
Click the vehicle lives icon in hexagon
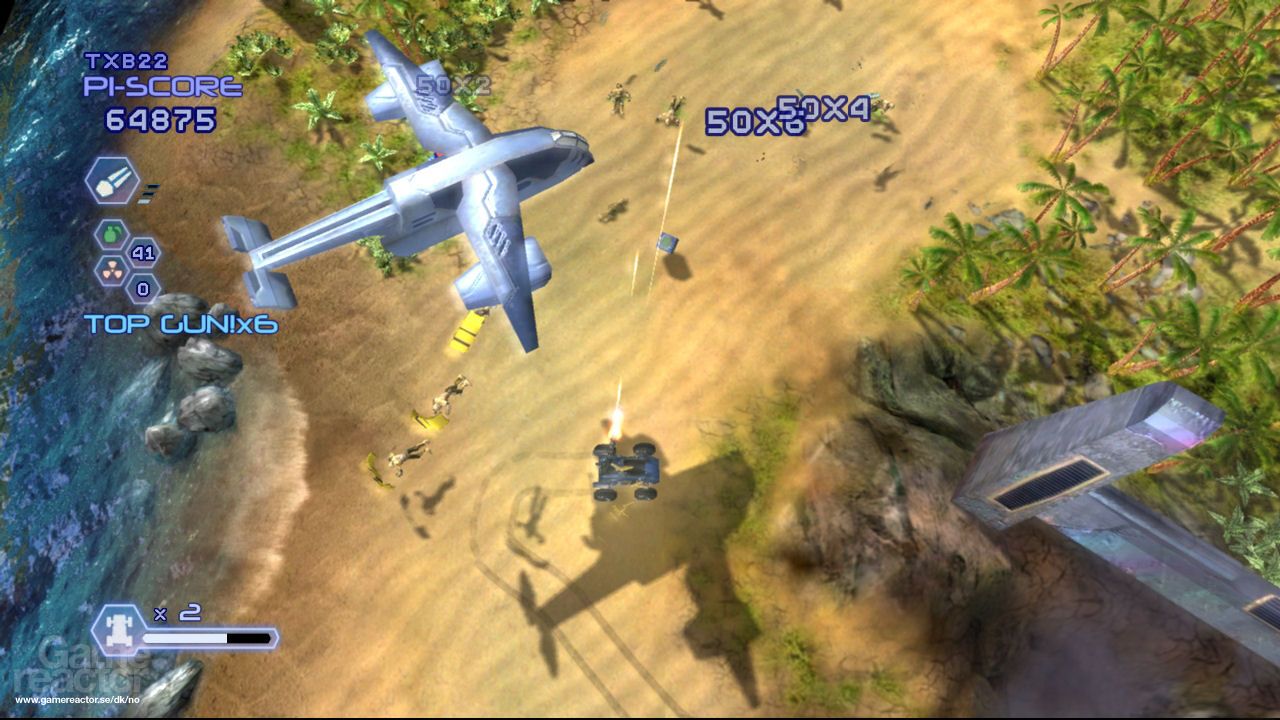click(x=120, y=630)
